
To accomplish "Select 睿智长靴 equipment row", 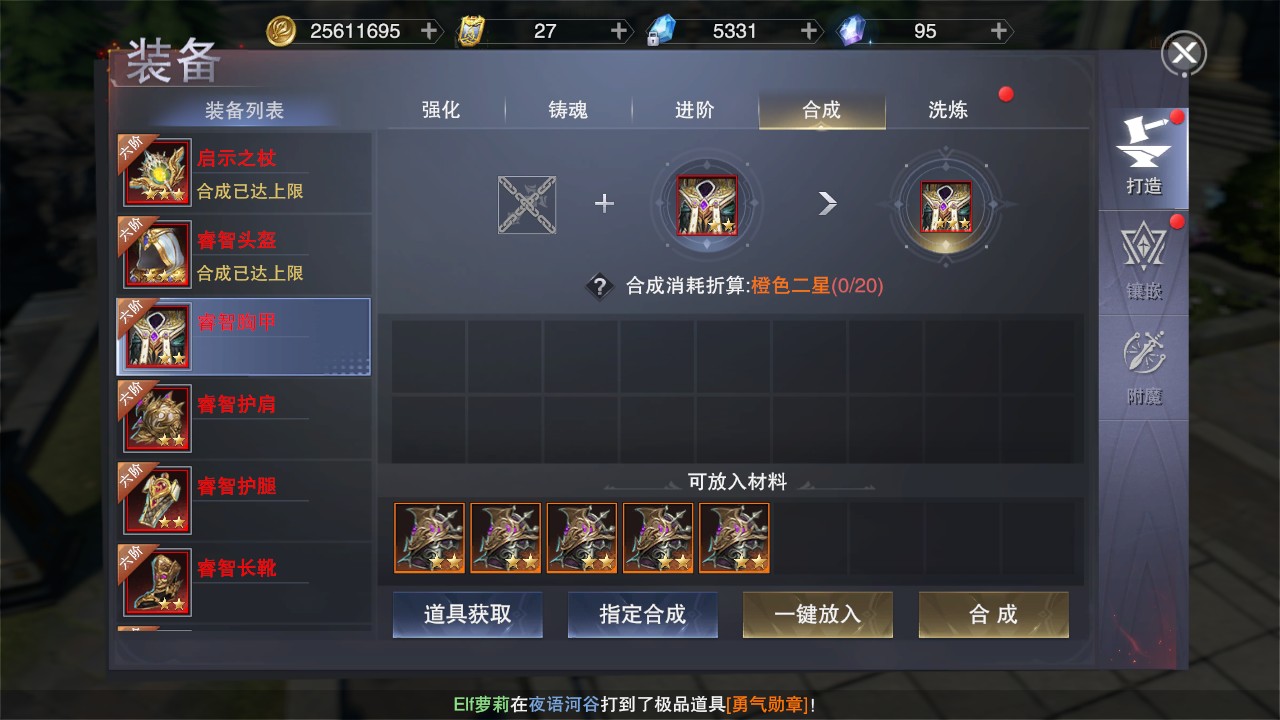I will click(244, 583).
